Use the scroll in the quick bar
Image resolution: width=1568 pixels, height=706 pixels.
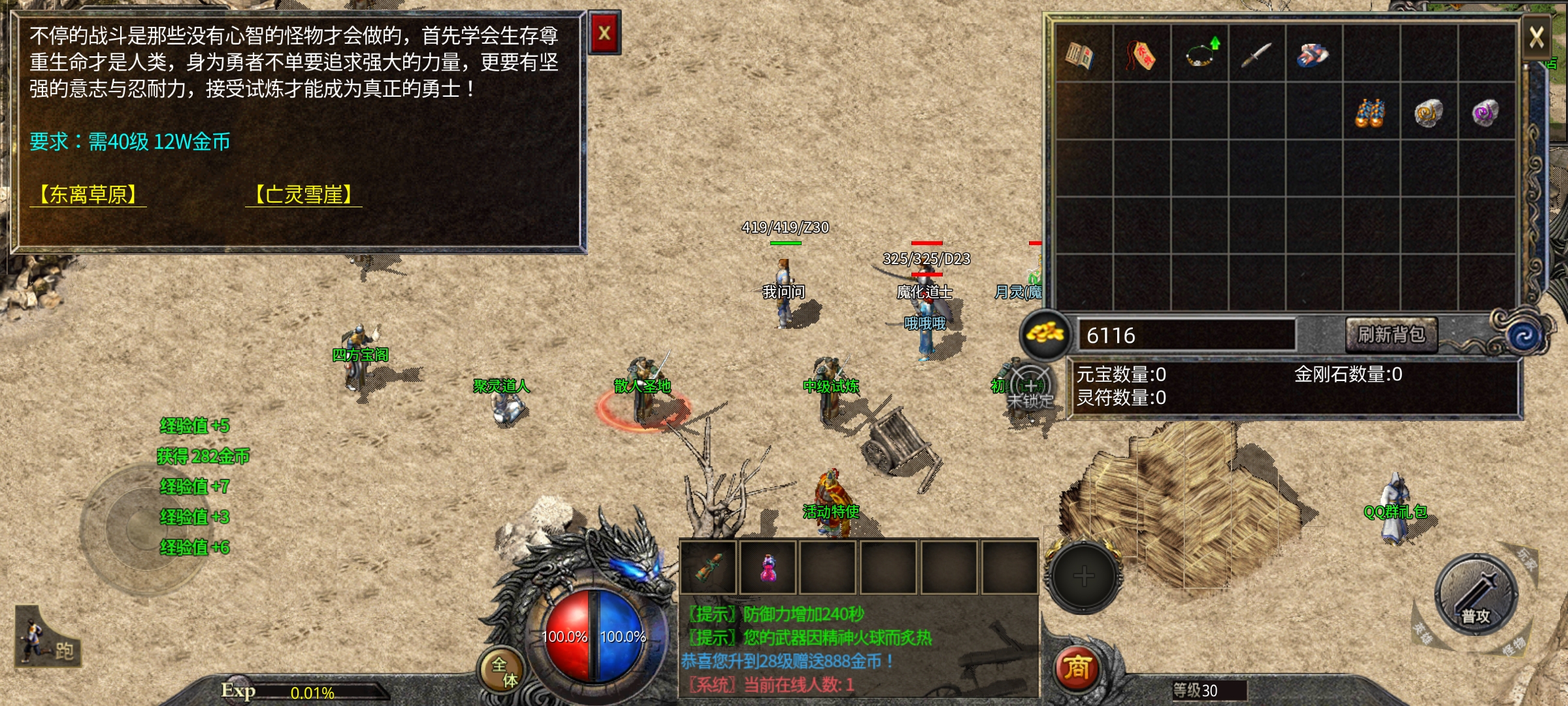(x=708, y=567)
